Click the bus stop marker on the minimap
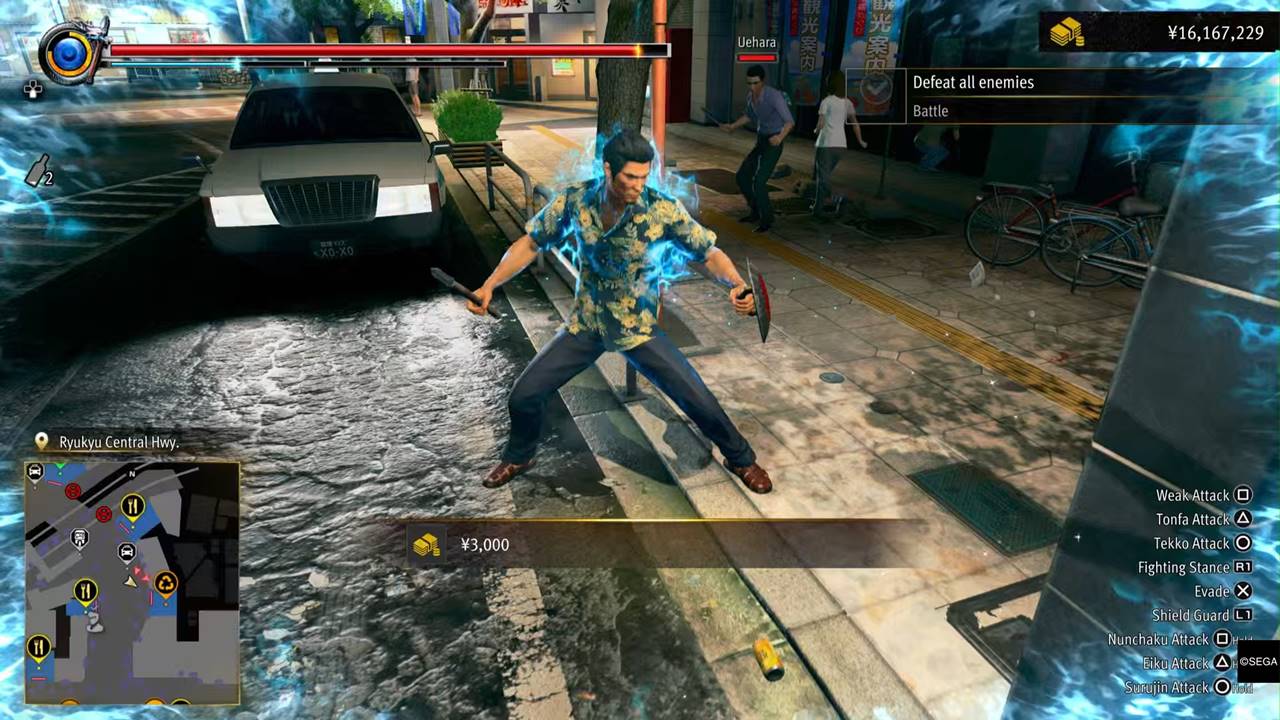 (80, 539)
